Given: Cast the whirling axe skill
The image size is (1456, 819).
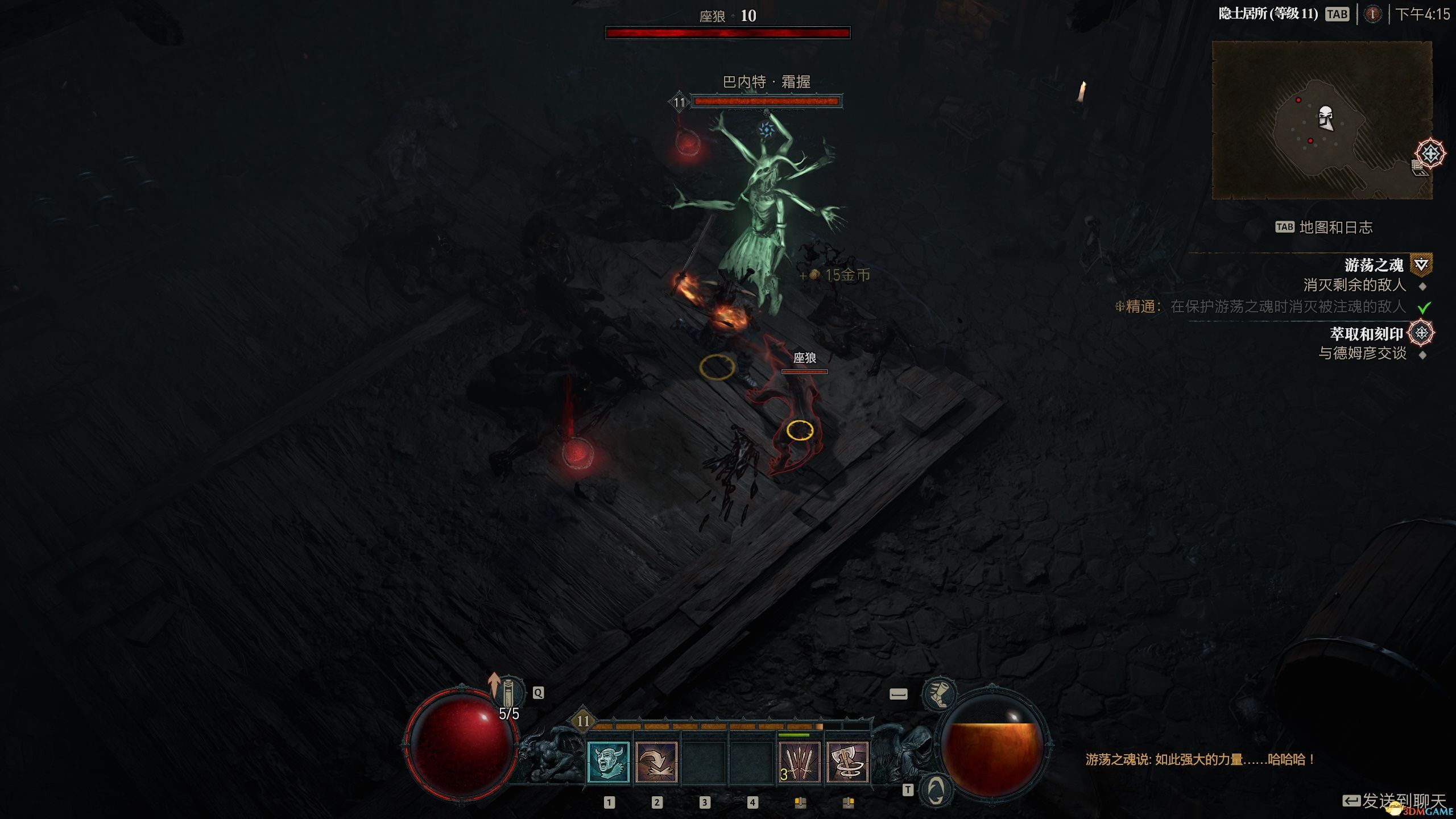Looking at the screenshot, I should pos(847,762).
